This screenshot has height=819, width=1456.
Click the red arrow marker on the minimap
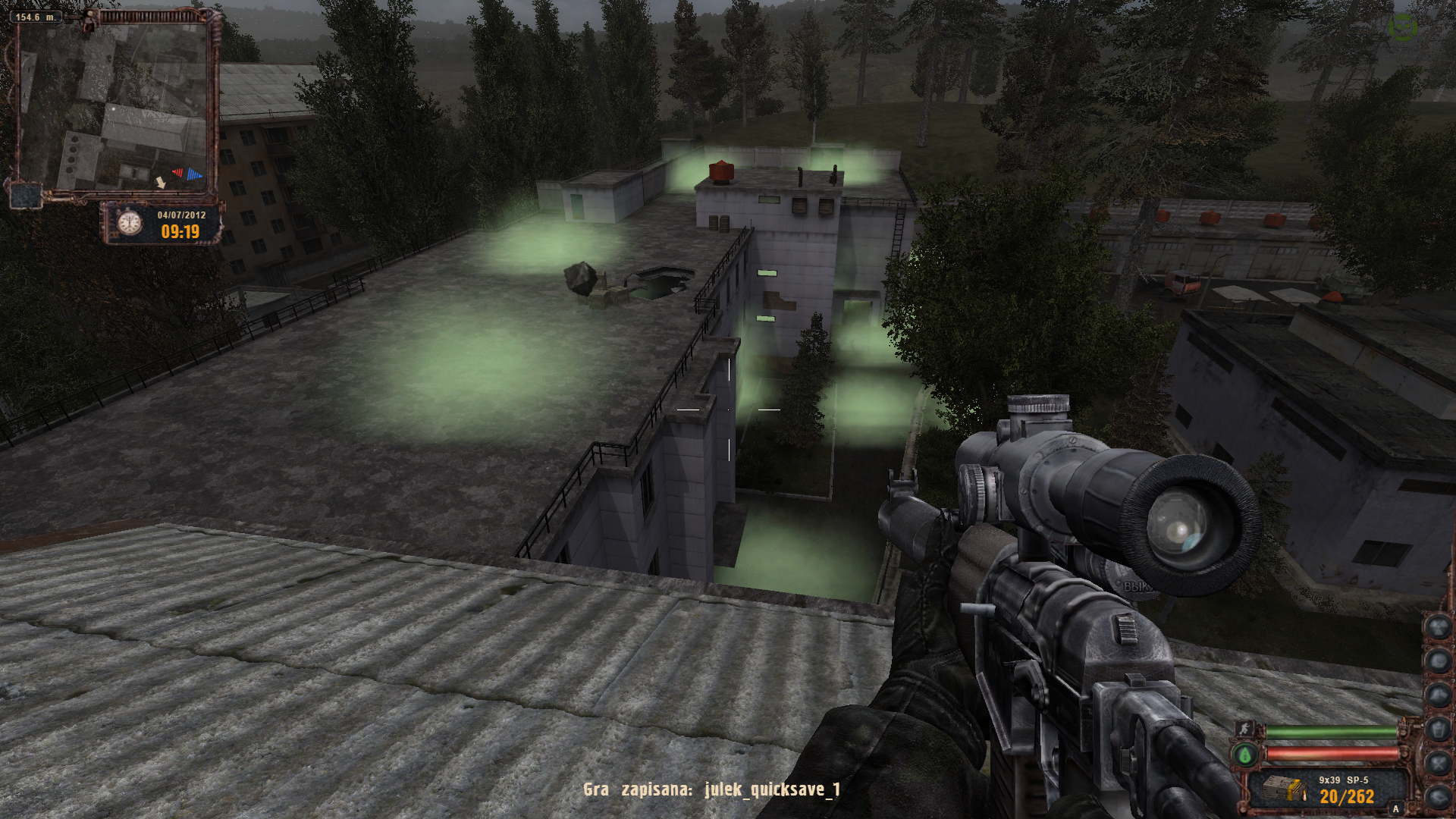[177, 173]
